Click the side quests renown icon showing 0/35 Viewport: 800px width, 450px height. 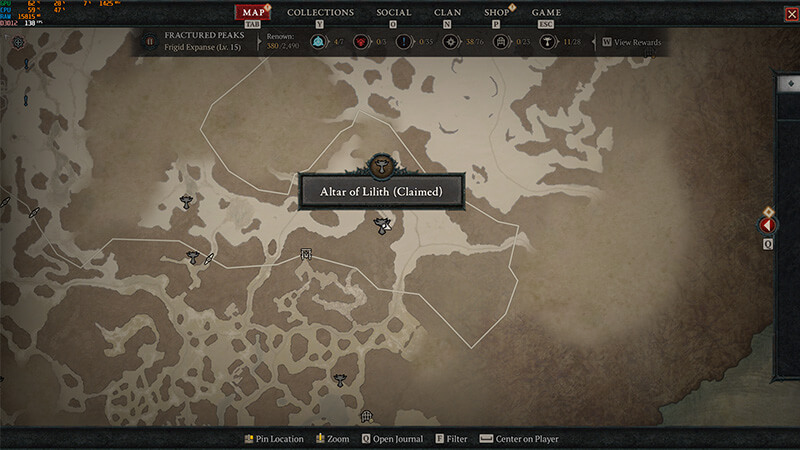point(403,42)
